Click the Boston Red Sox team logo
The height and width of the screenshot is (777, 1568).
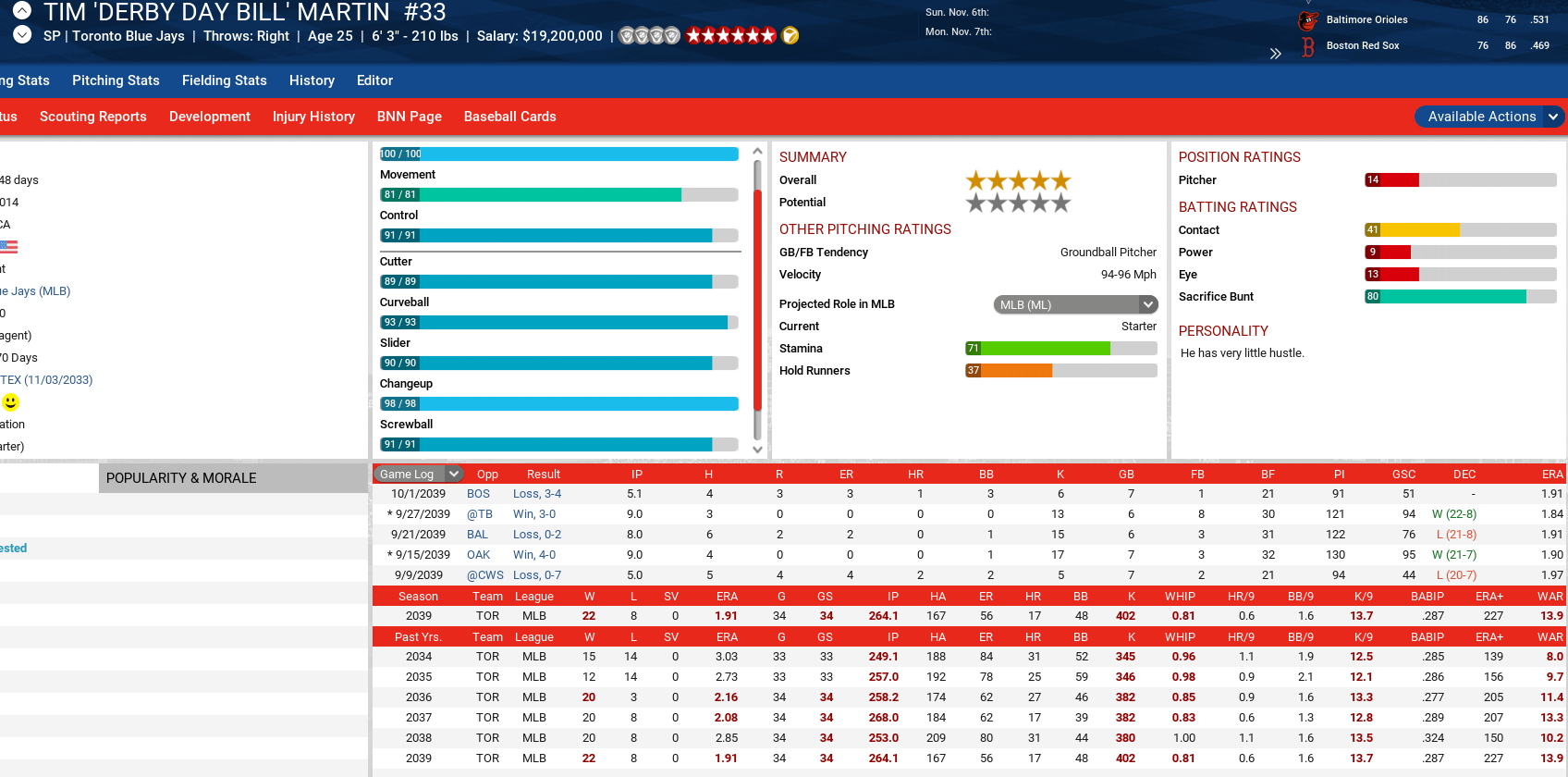click(1306, 47)
